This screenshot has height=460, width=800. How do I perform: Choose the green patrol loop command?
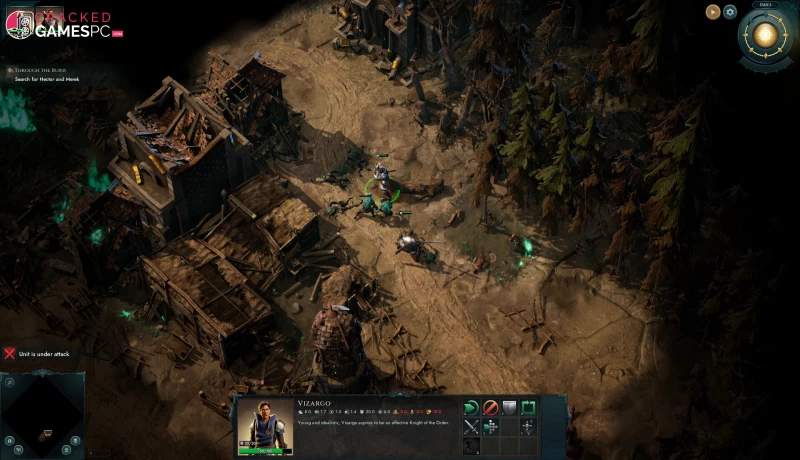coord(528,408)
